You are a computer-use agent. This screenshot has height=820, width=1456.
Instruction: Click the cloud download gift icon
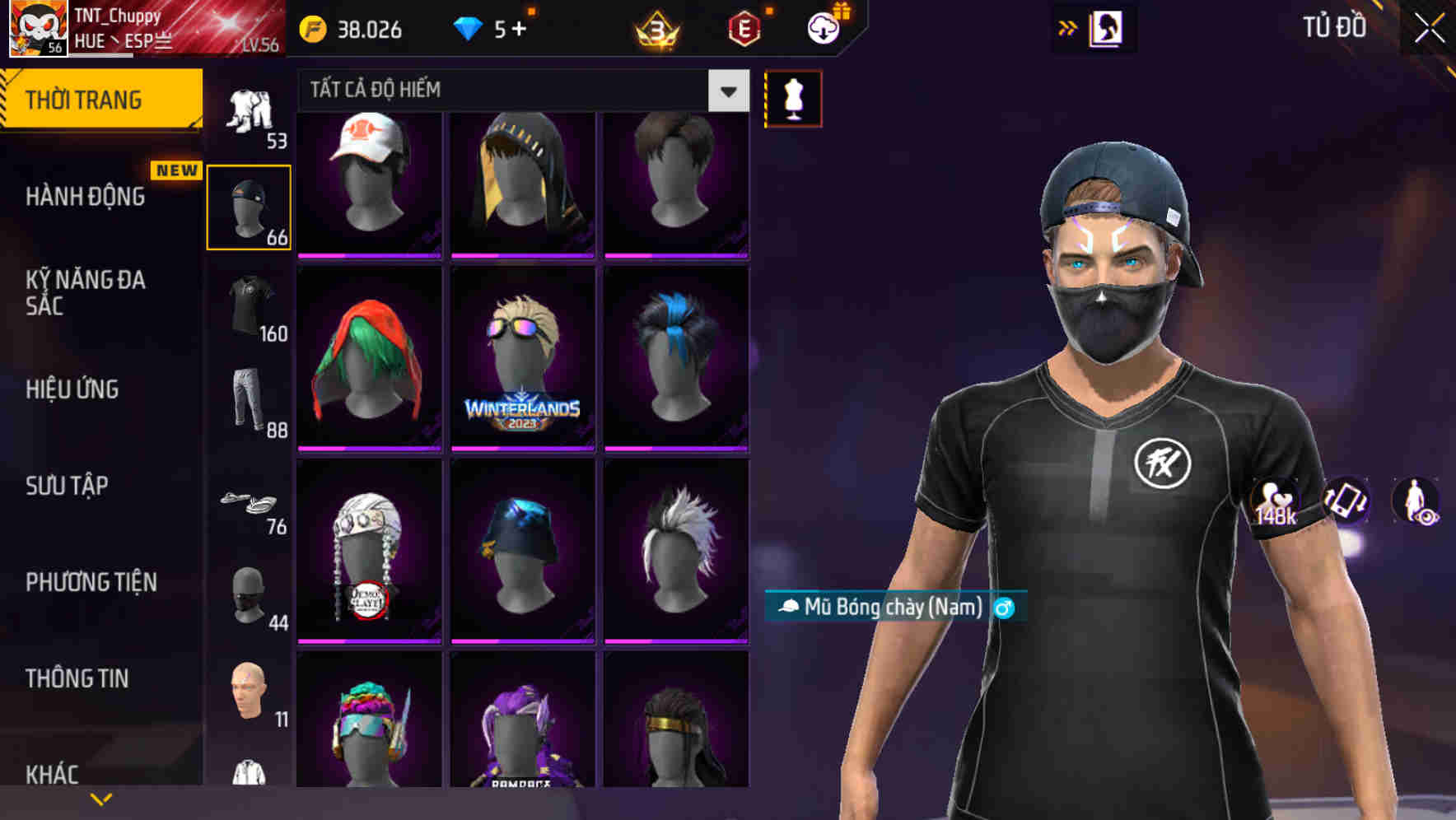(824, 27)
